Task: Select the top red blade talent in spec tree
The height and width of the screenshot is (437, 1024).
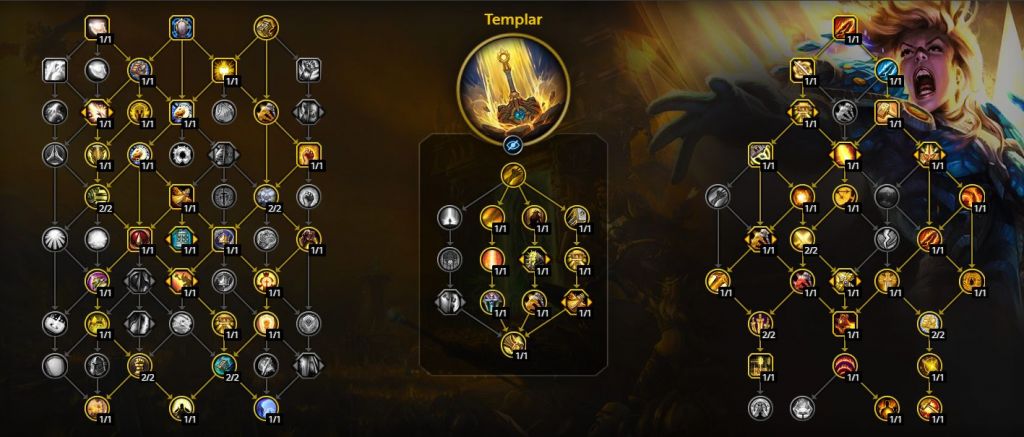Action: 846,27
